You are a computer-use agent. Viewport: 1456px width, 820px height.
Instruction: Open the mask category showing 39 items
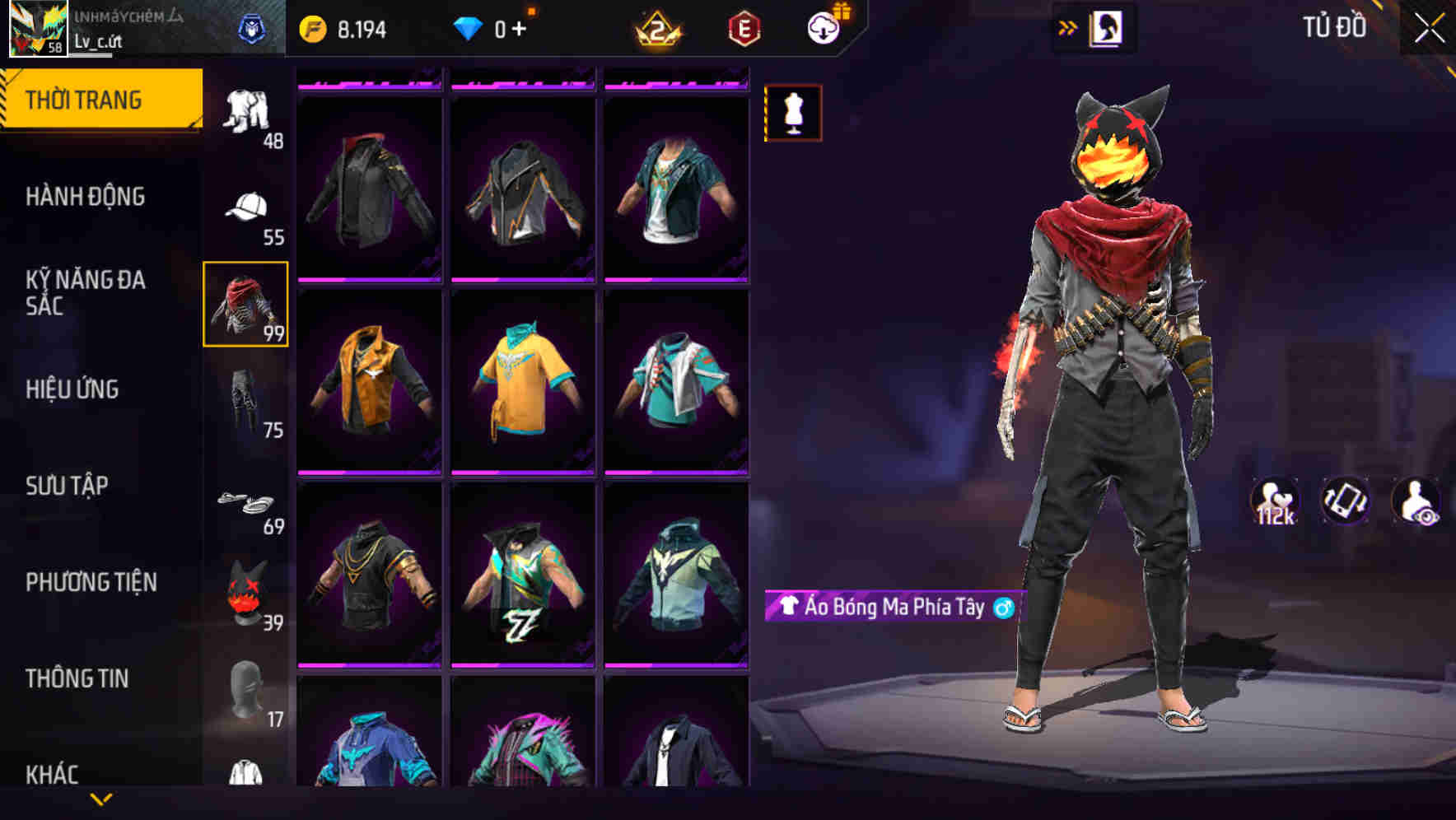coord(245,593)
